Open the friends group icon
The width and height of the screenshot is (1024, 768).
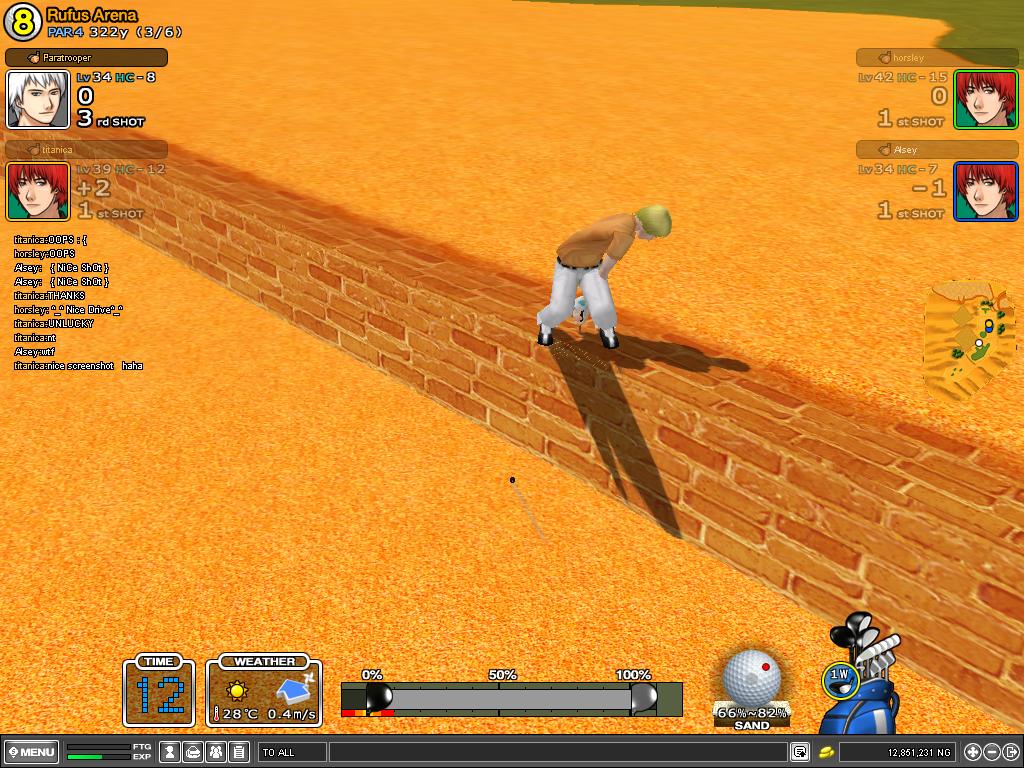pos(215,752)
